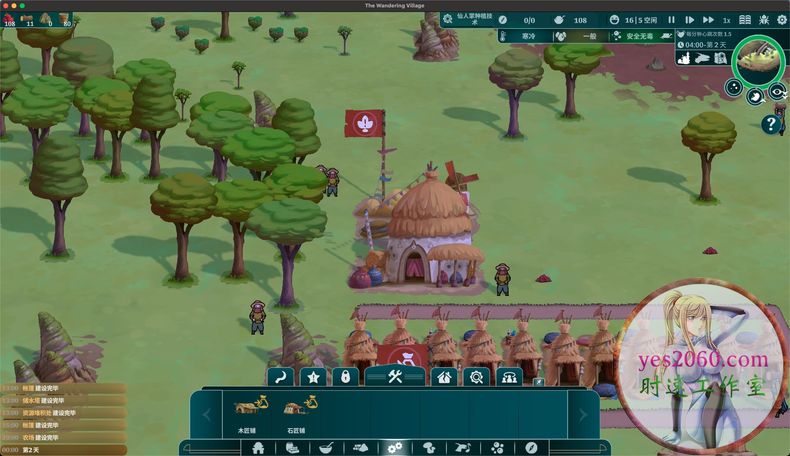Toggle the eye view mode button
Image resolution: width=790 pixels, height=456 pixels.
pos(777,93)
